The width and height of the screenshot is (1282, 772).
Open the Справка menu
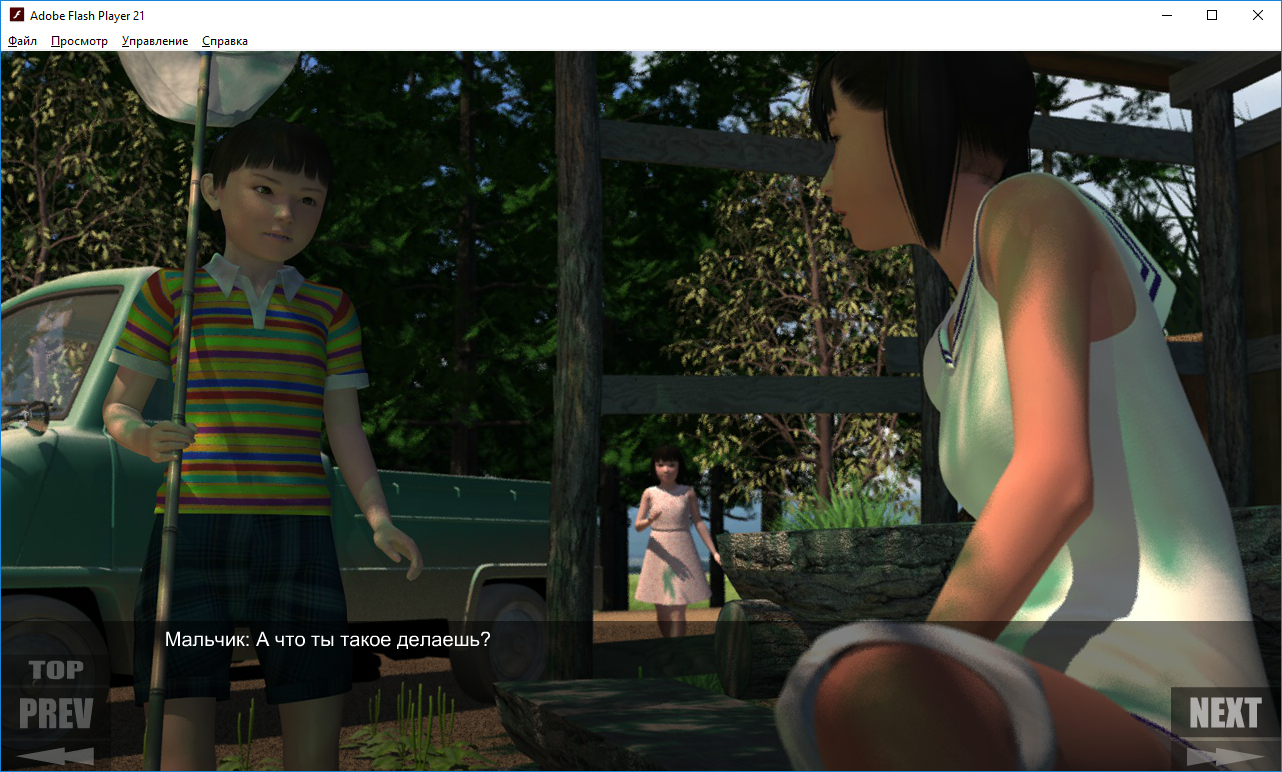pos(225,41)
